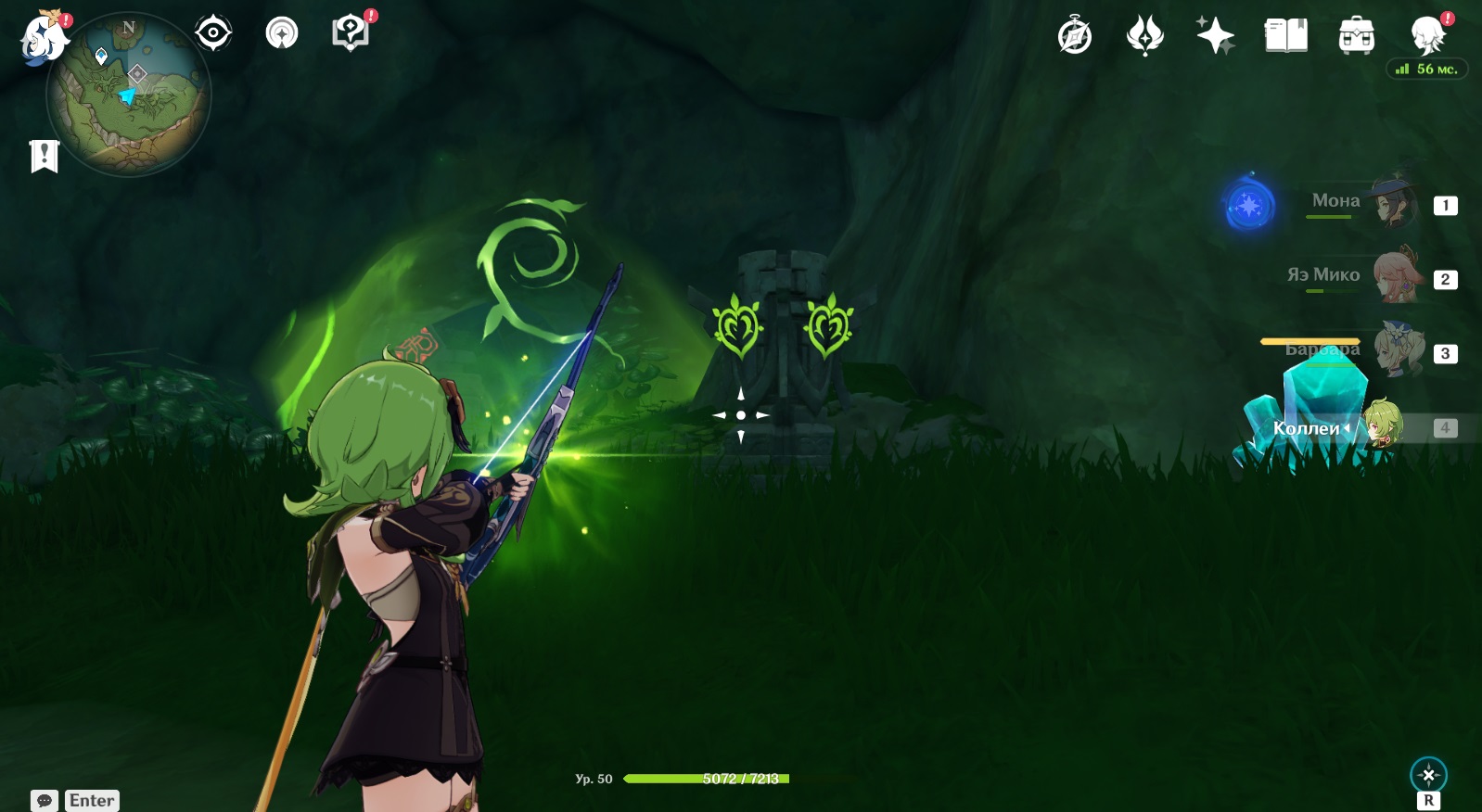Open the battle pass icon
Screen dimensions: 1482x812
1144,36
